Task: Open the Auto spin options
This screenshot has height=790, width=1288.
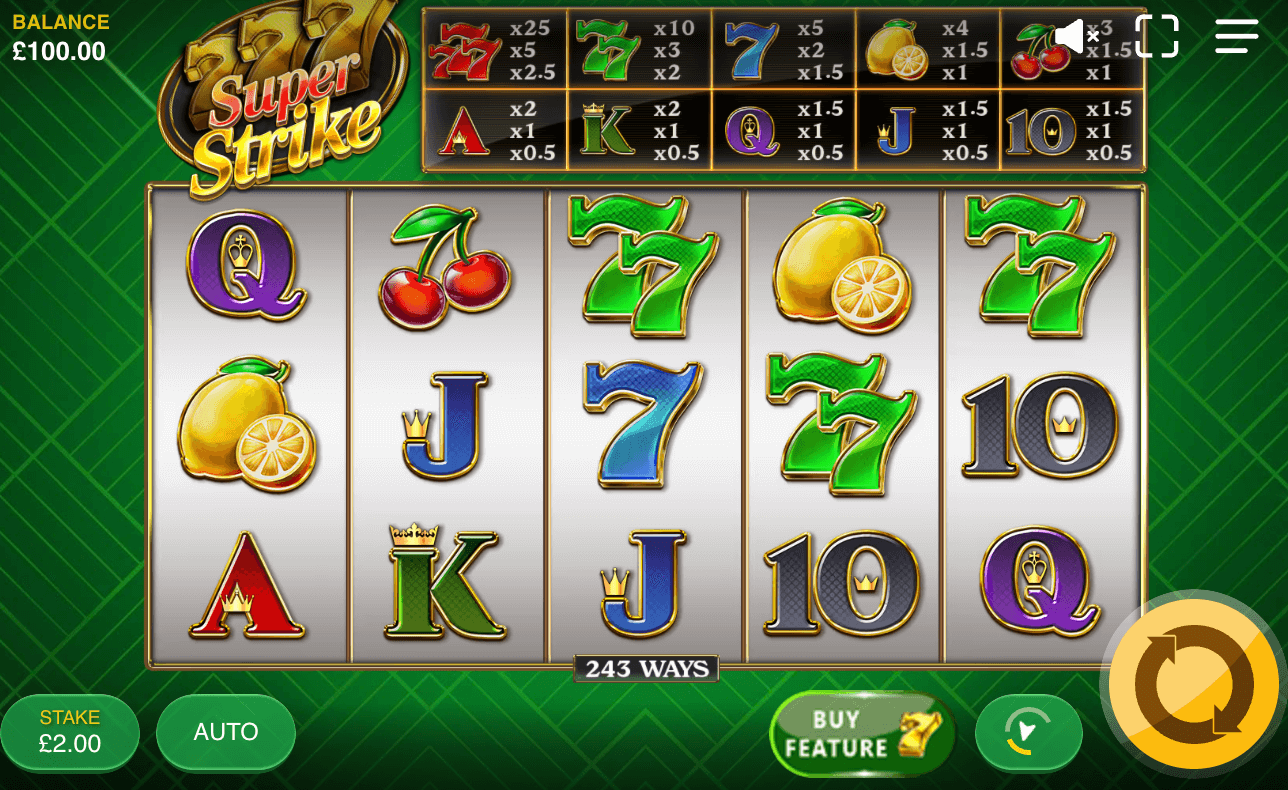Action: click(226, 732)
